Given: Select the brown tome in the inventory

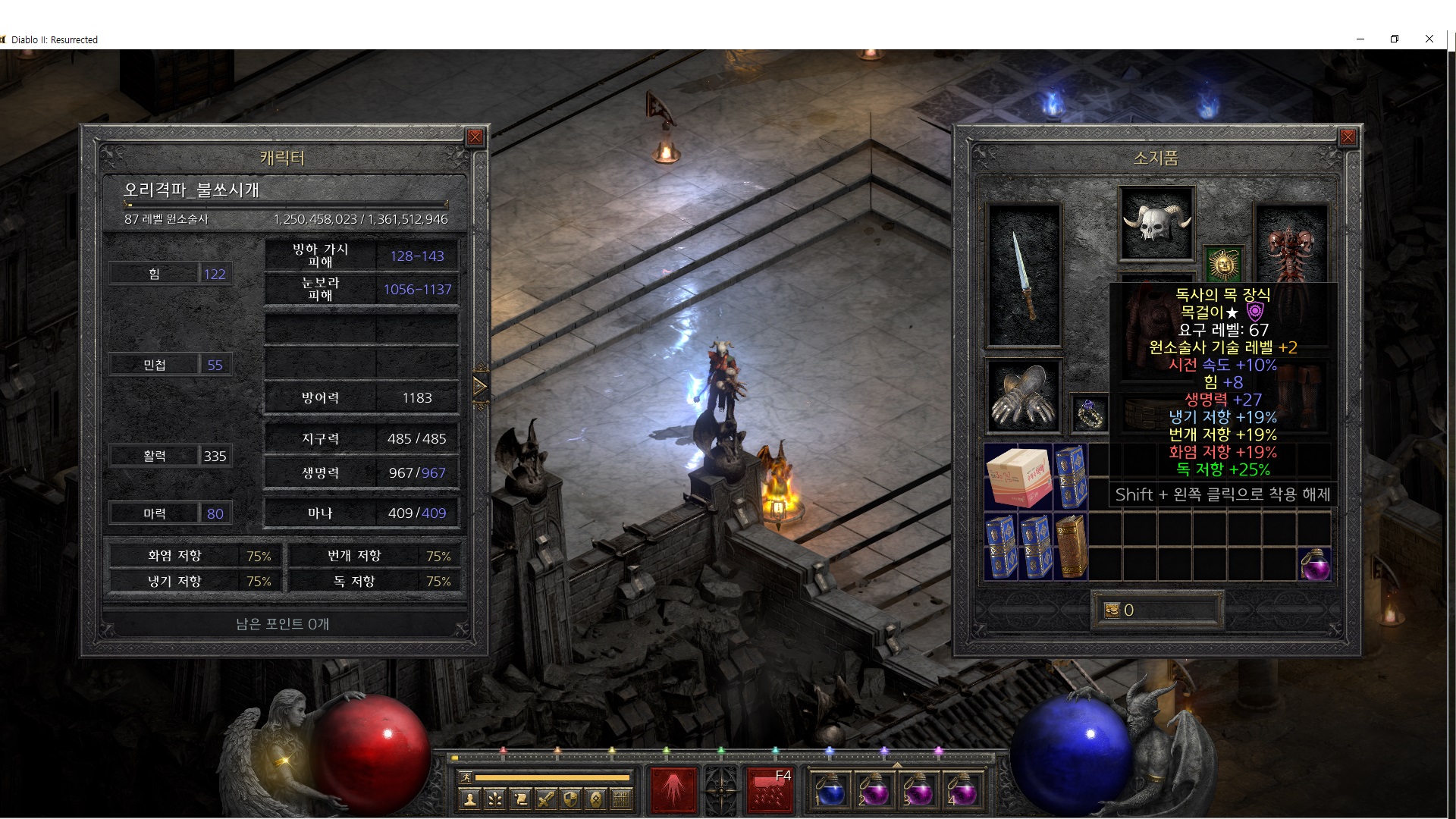Looking at the screenshot, I should pyautogui.click(x=1071, y=546).
